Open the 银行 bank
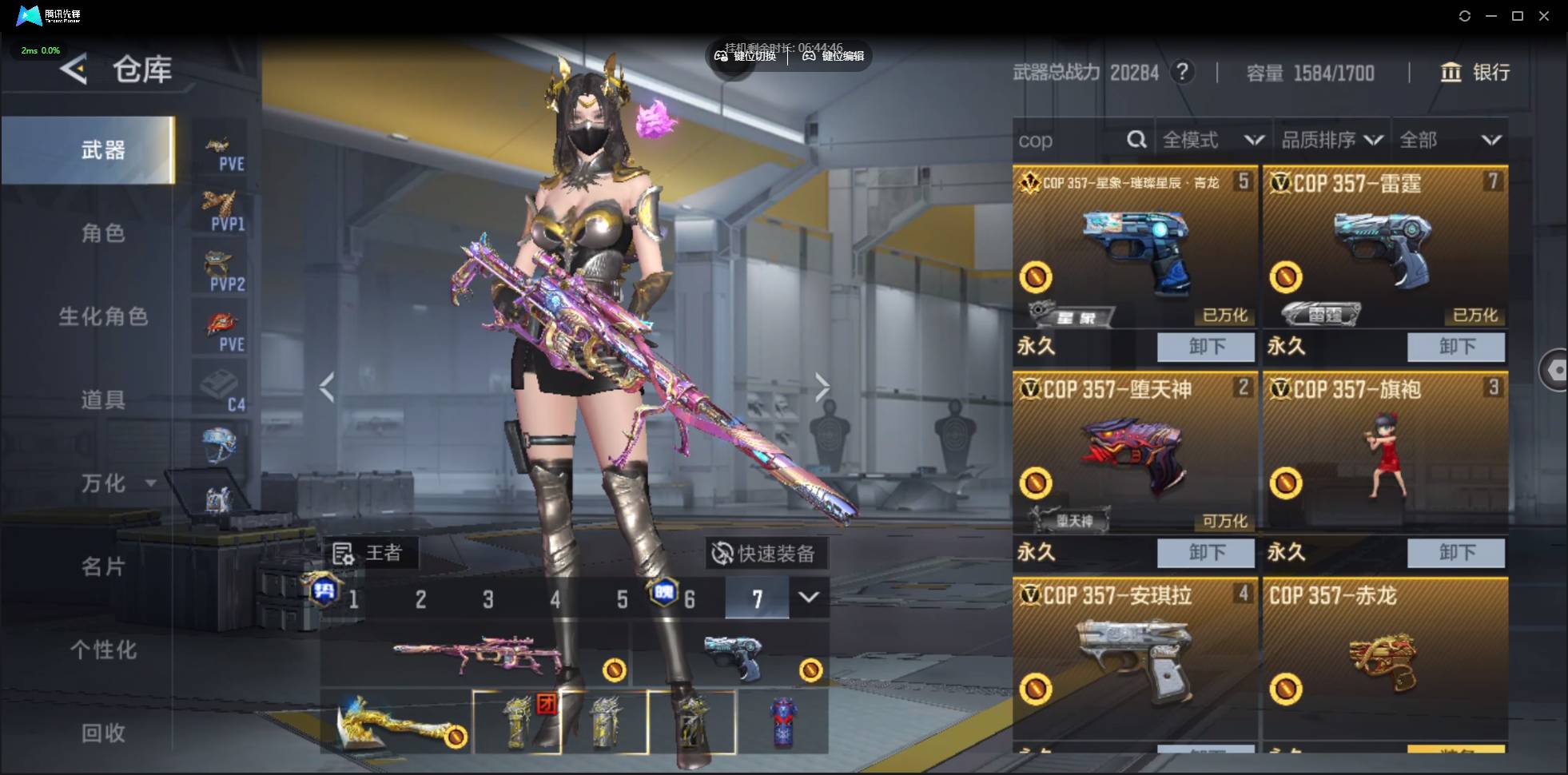The height and width of the screenshot is (775, 1568). (1475, 73)
